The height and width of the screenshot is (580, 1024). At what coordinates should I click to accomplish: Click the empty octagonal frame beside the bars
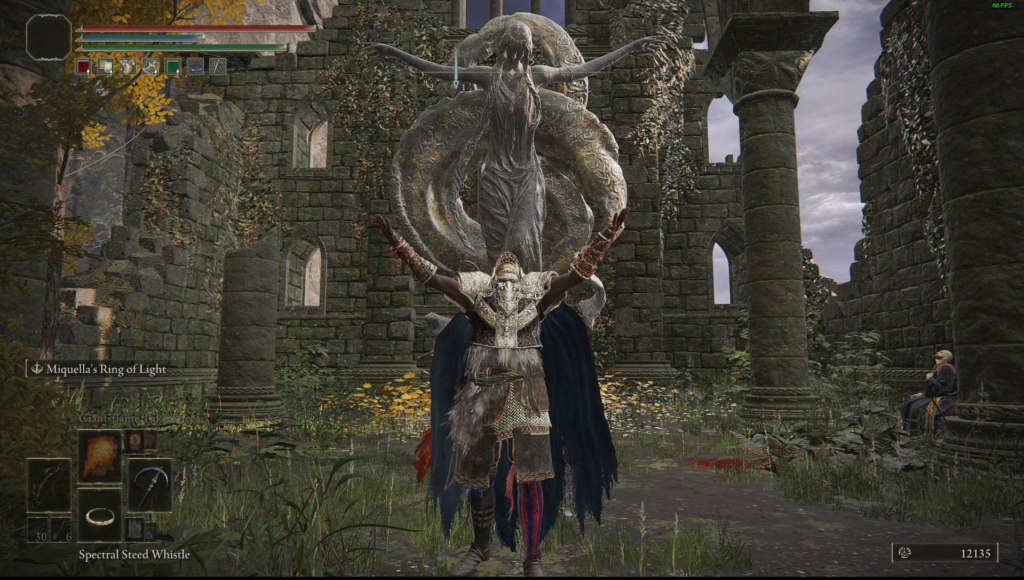pos(48,38)
